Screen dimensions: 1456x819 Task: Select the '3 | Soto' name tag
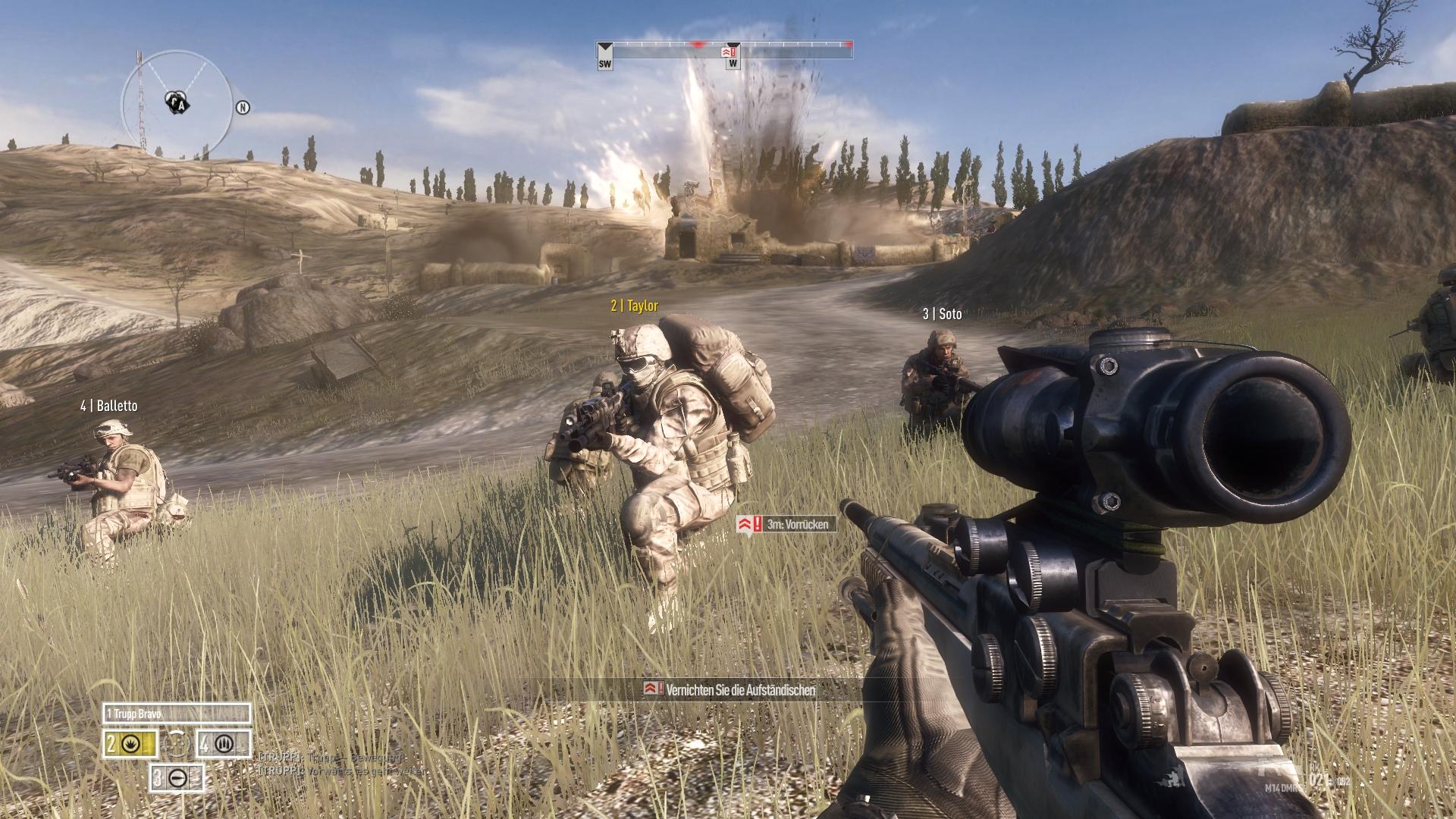[942, 314]
